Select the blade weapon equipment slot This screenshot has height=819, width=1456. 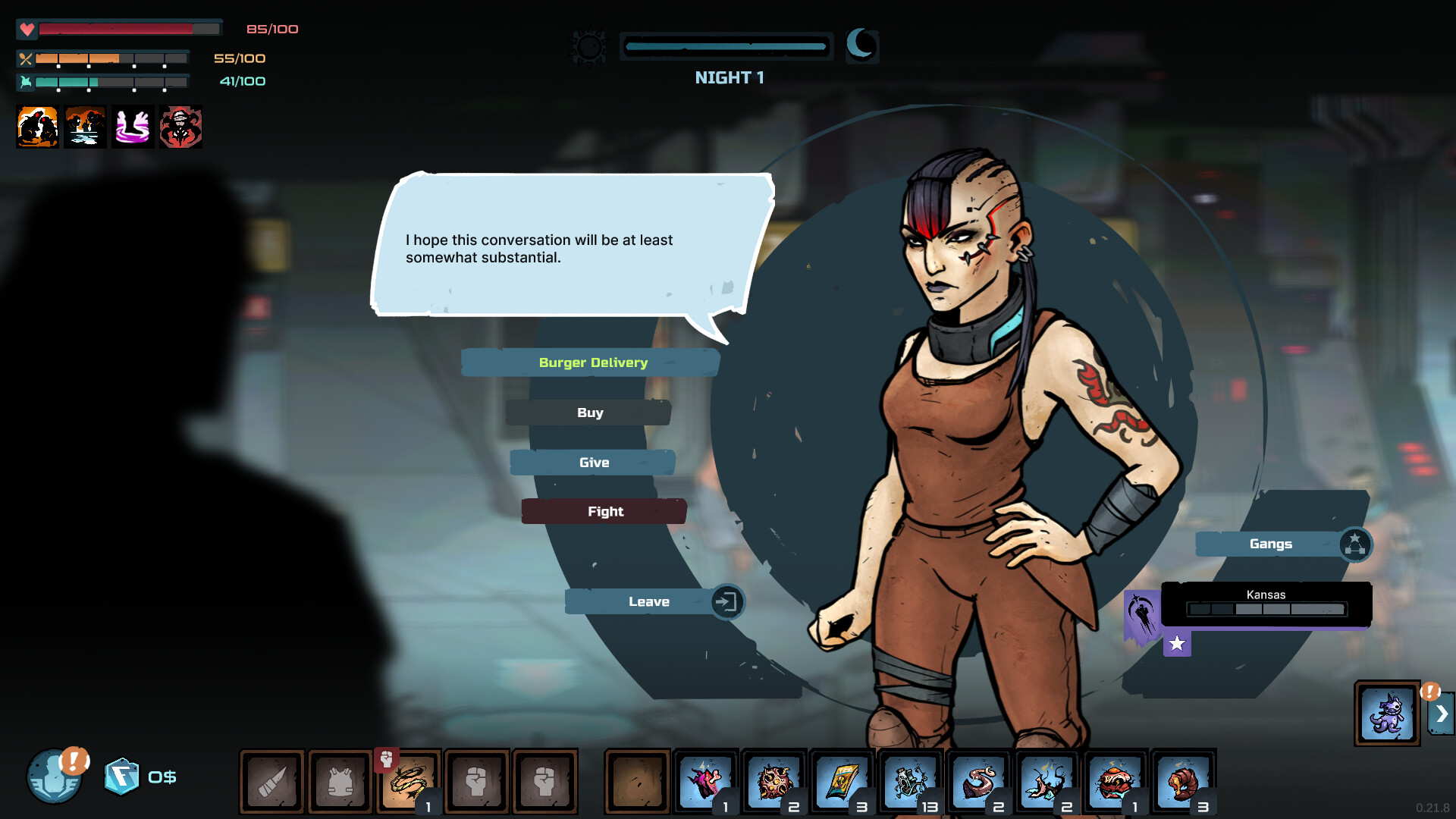pyautogui.click(x=272, y=781)
